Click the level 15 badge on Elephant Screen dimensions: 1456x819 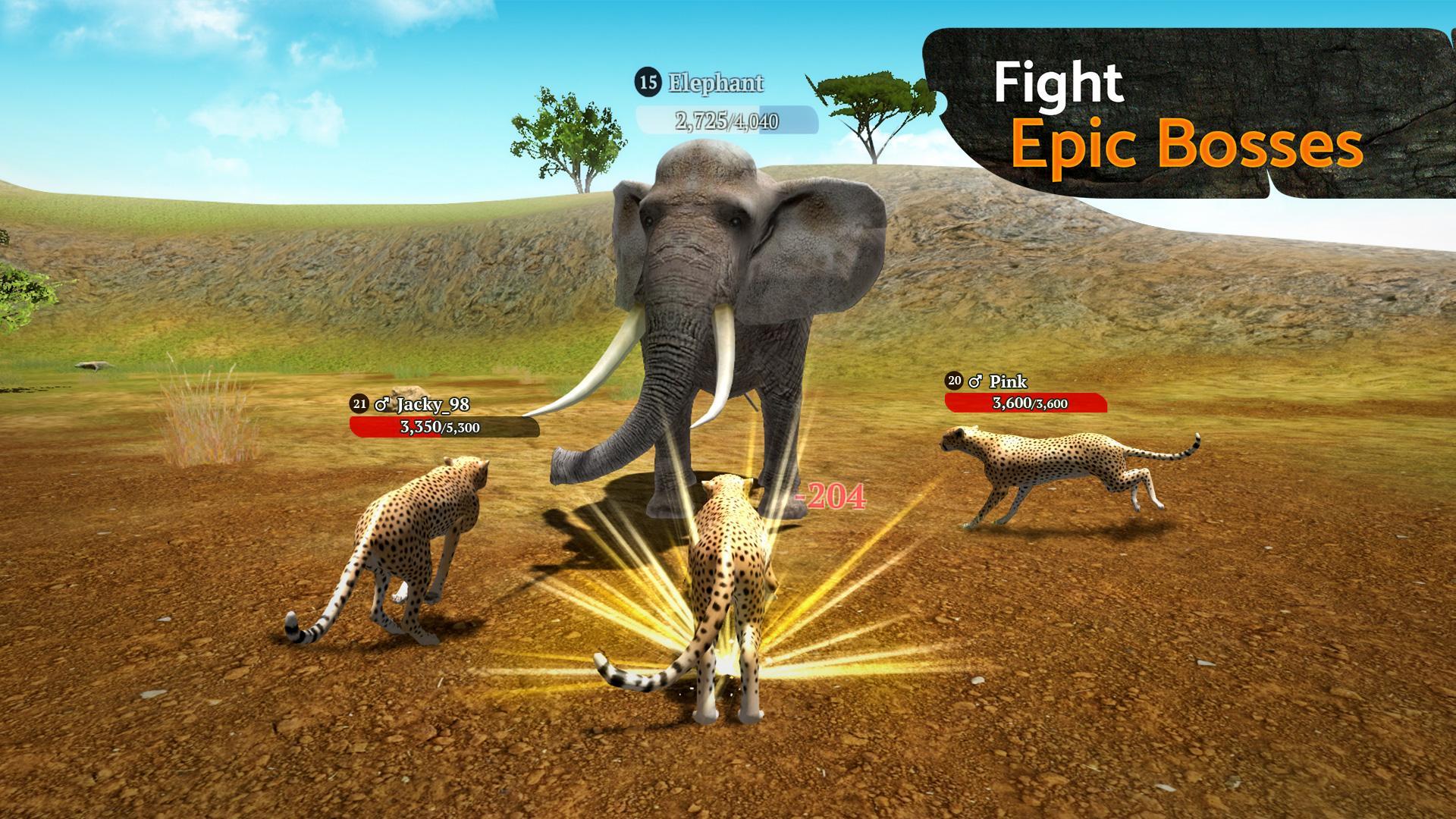tap(648, 82)
